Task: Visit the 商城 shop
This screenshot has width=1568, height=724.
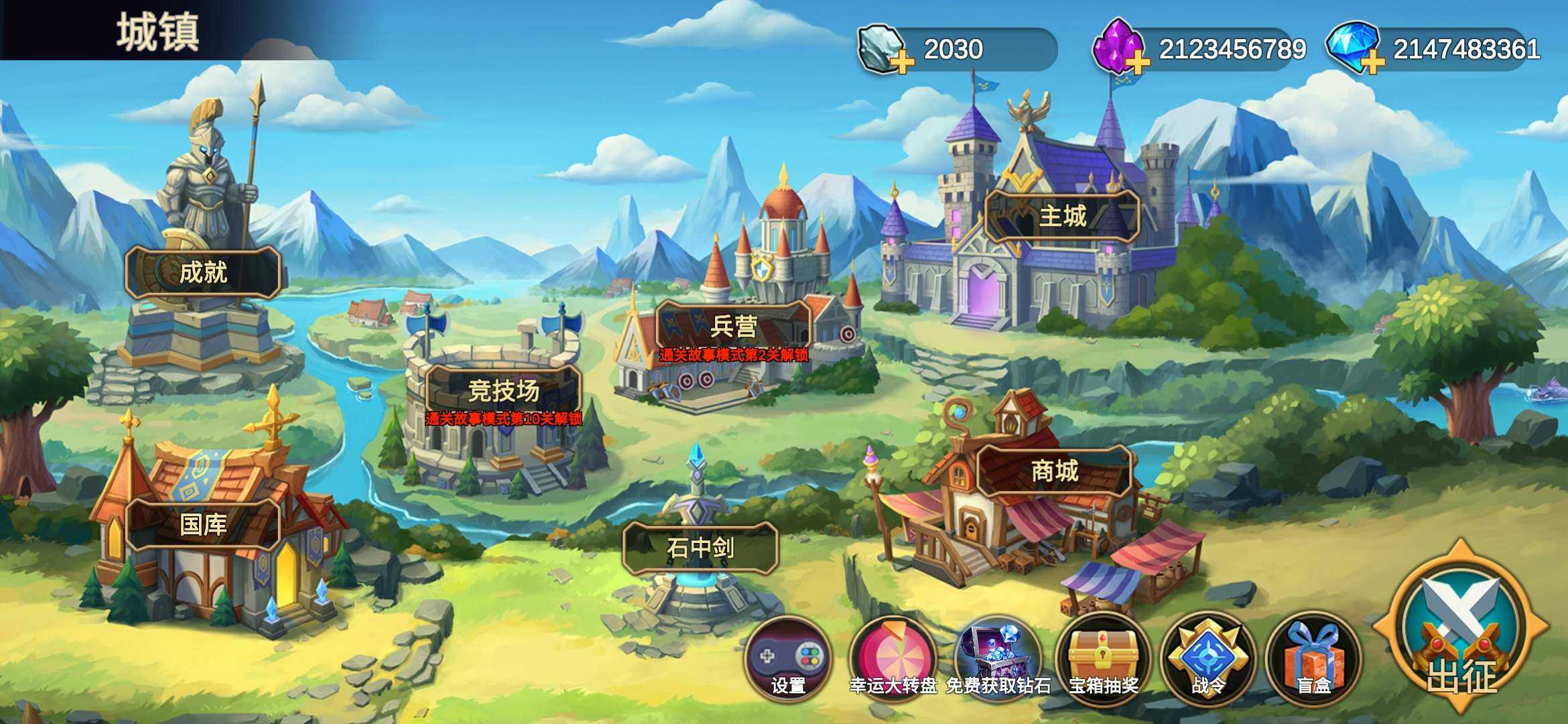Action: click(x=1054, y=471)
